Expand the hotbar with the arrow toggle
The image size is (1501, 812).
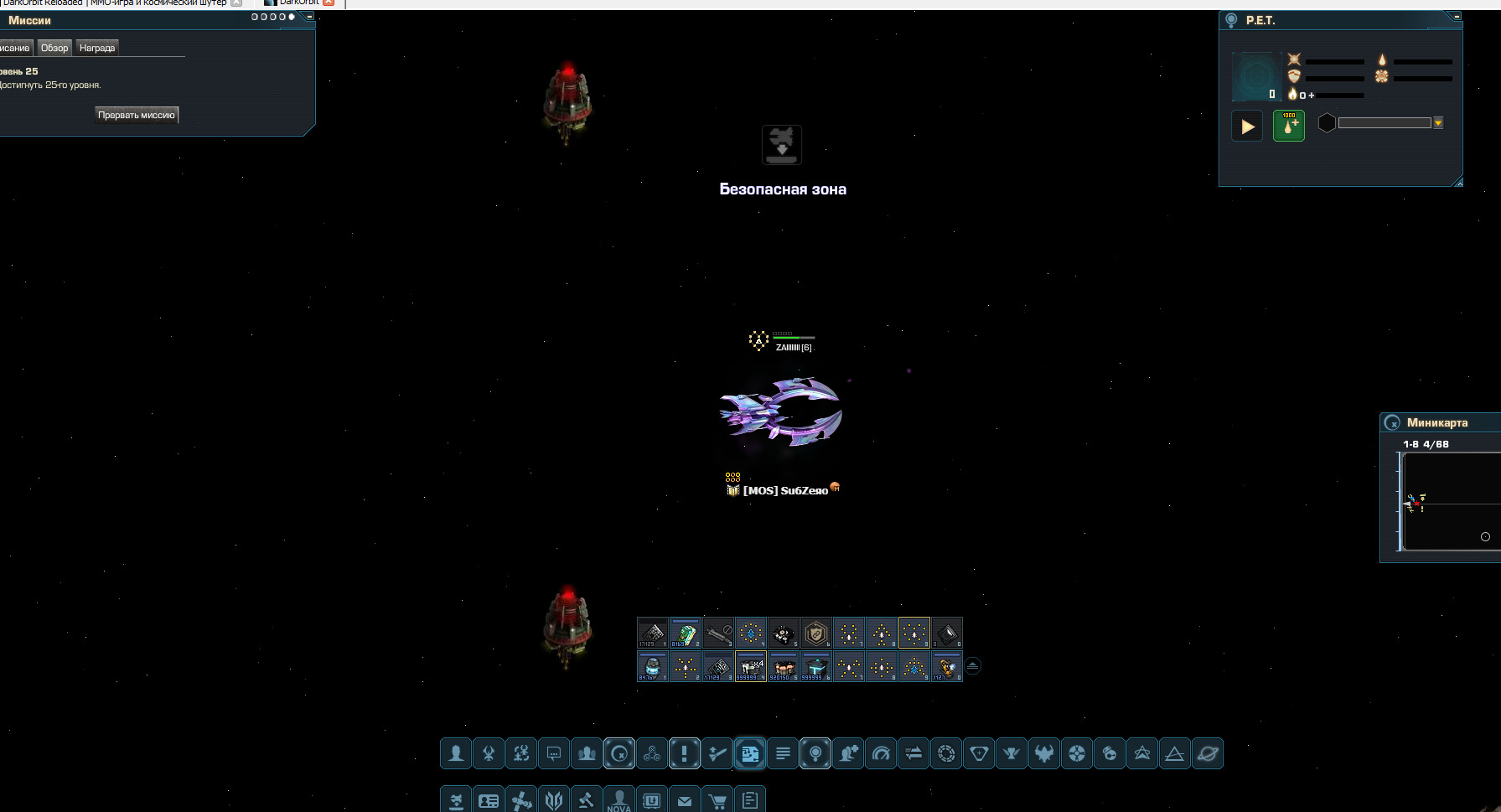972,666
